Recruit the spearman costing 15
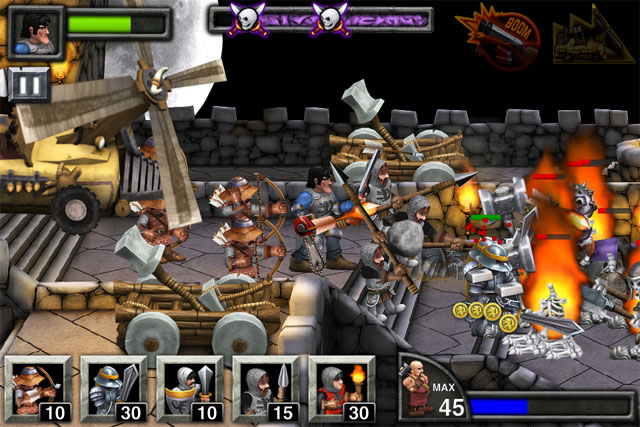The image size is (640, 427). [265, 389]
